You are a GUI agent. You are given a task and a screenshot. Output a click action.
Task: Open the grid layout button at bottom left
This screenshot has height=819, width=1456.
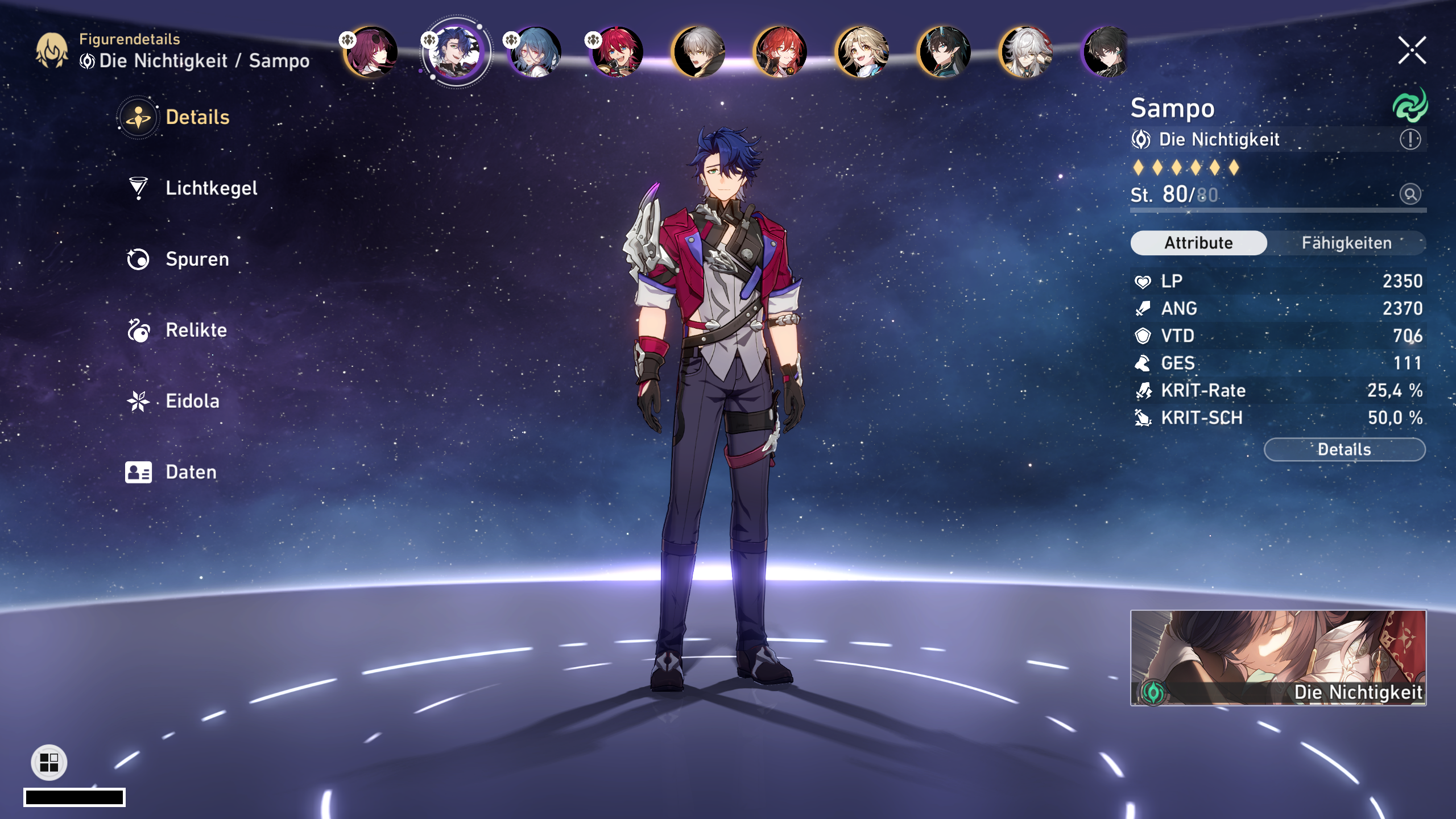coord(49,762)
